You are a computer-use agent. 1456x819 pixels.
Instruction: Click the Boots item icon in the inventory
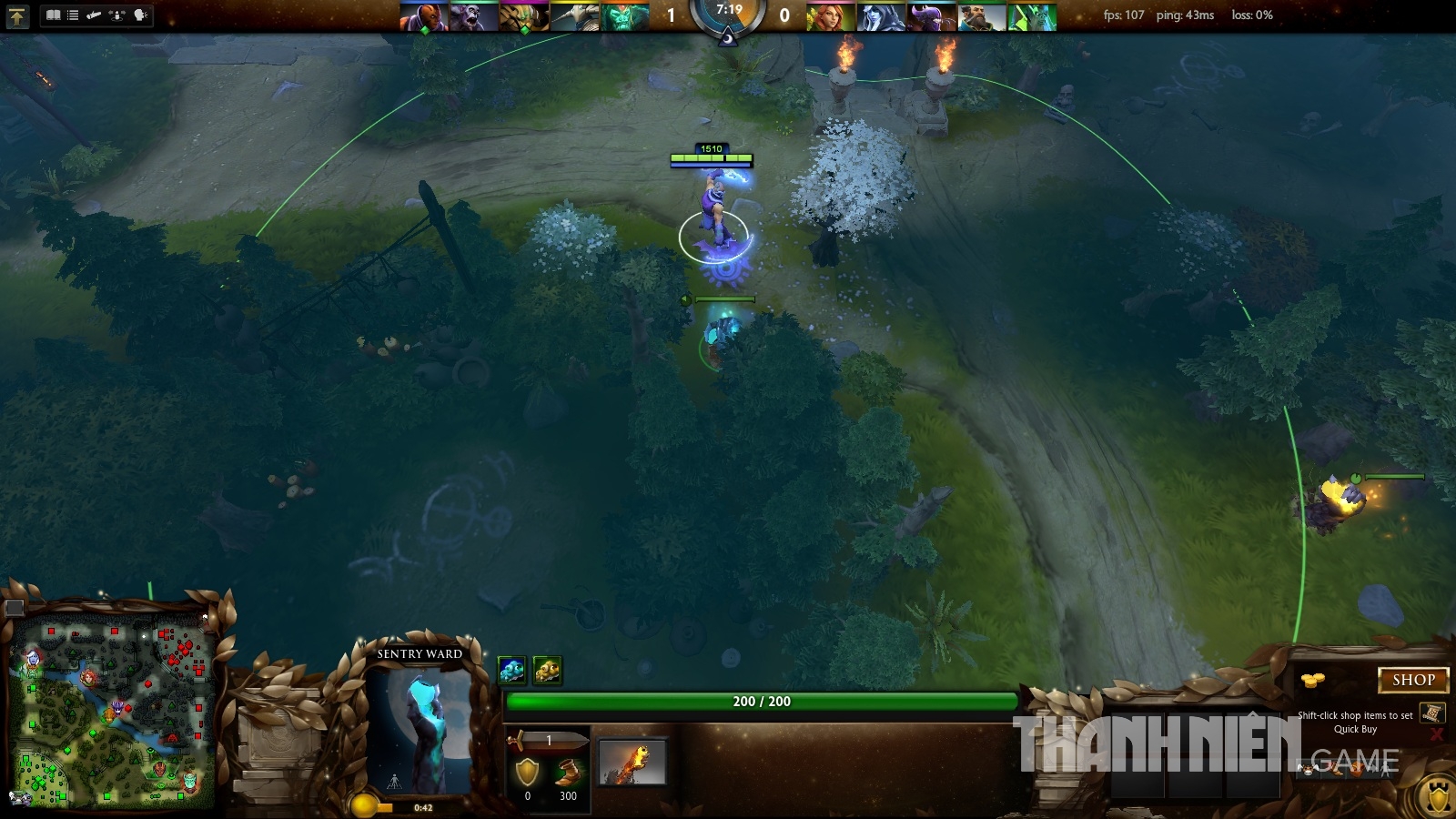pyautogui.click(x=568, y=771)
